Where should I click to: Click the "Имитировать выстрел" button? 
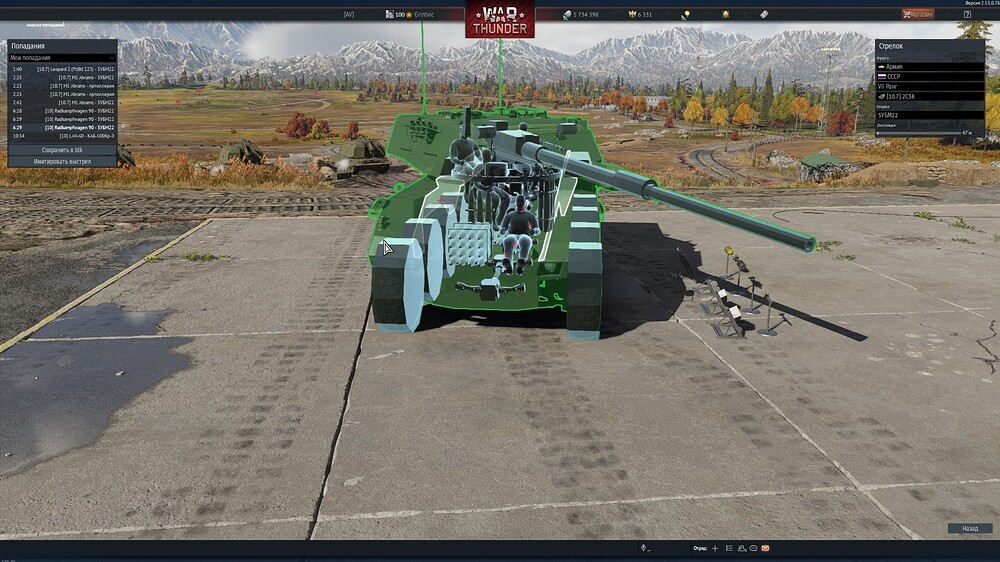(62, 161)
